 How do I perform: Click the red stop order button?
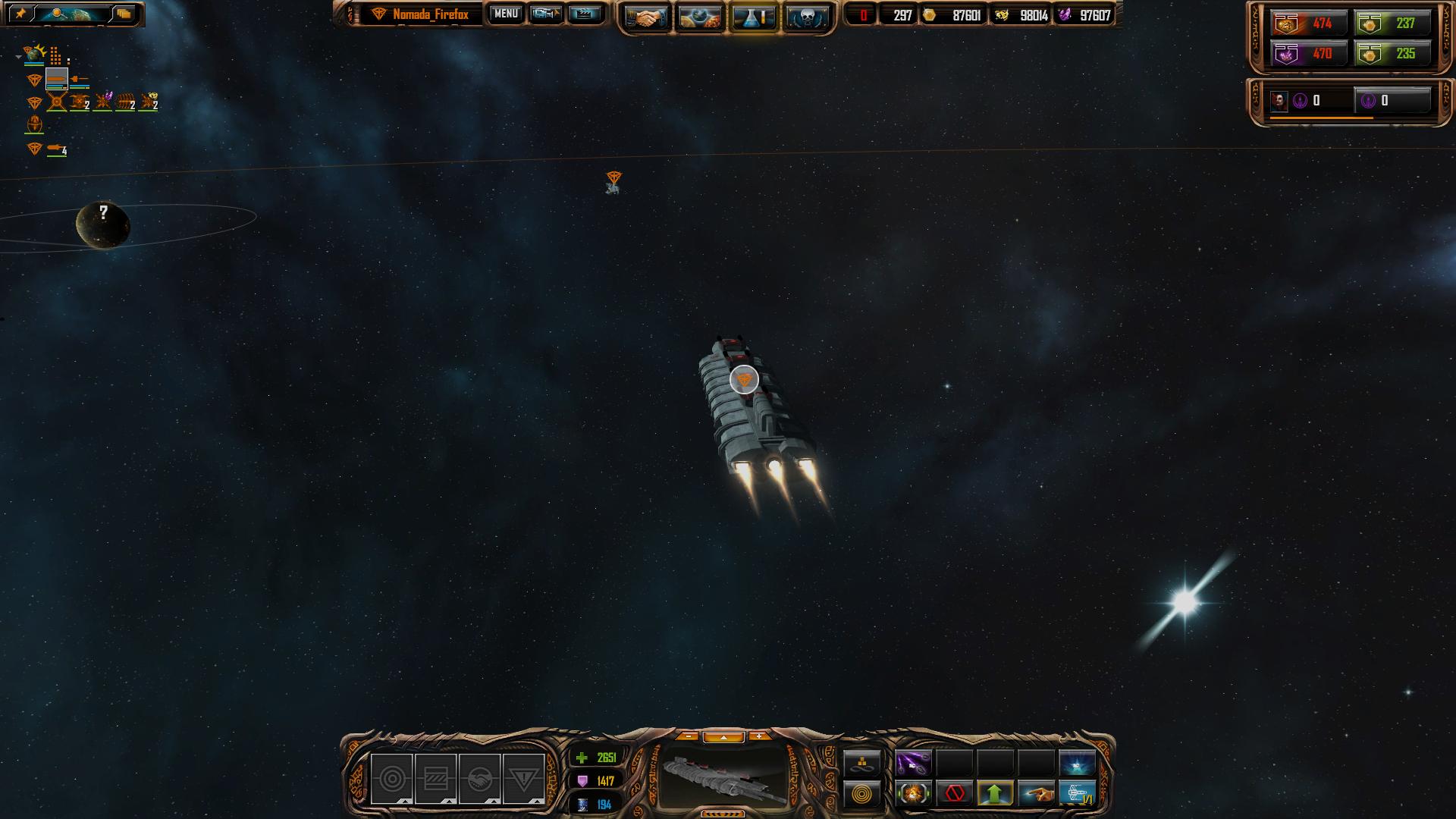[954, 794]
